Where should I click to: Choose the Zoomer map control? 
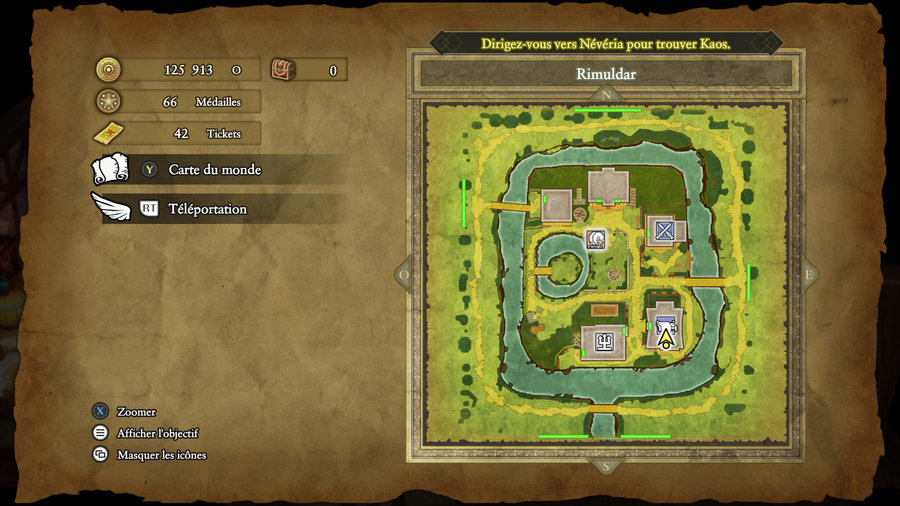tap(136, 412)
